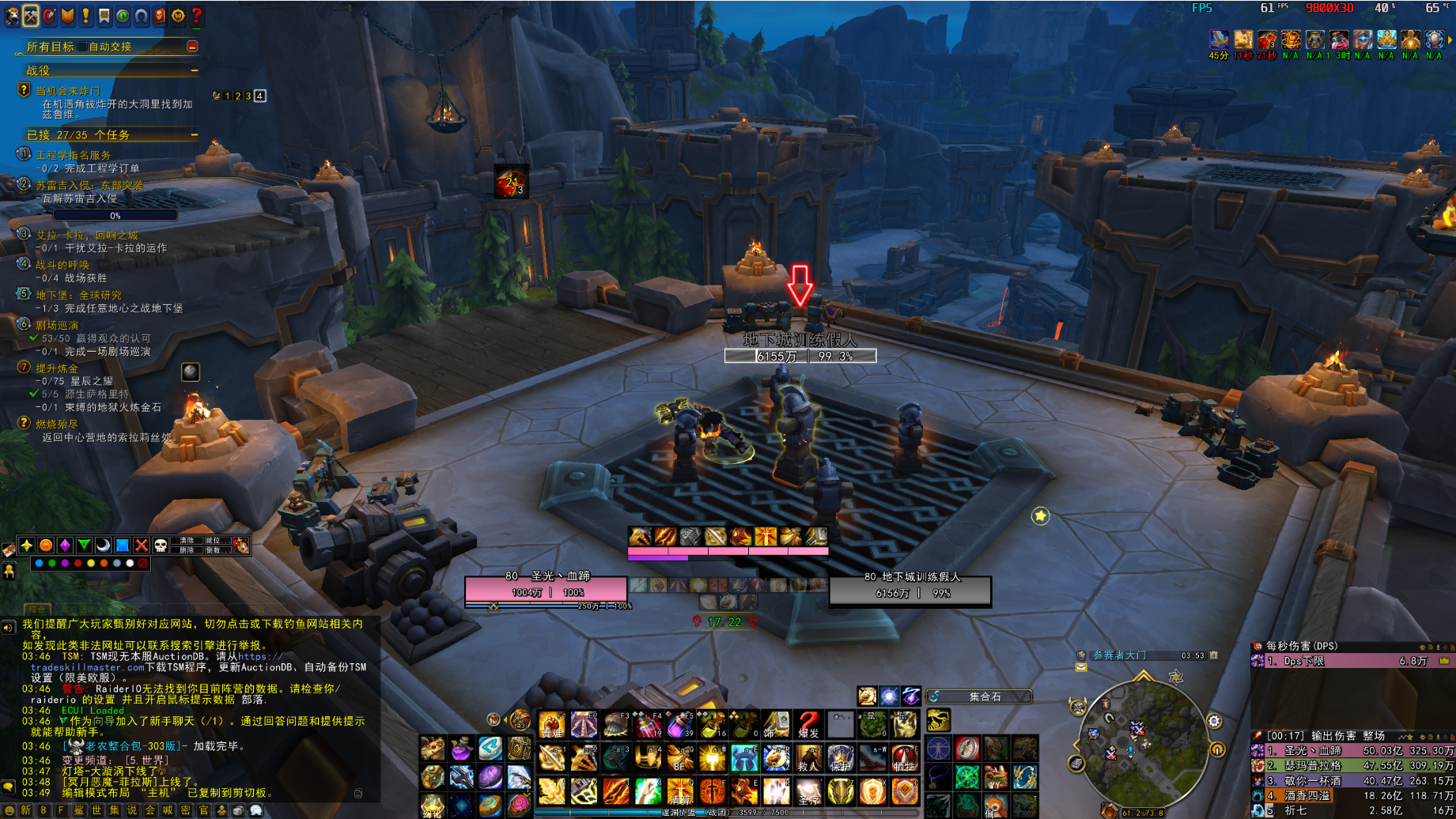Open the mail envelope icon by minimap
Viewport: 1456px width, 819px height.
coord(1081,668)
